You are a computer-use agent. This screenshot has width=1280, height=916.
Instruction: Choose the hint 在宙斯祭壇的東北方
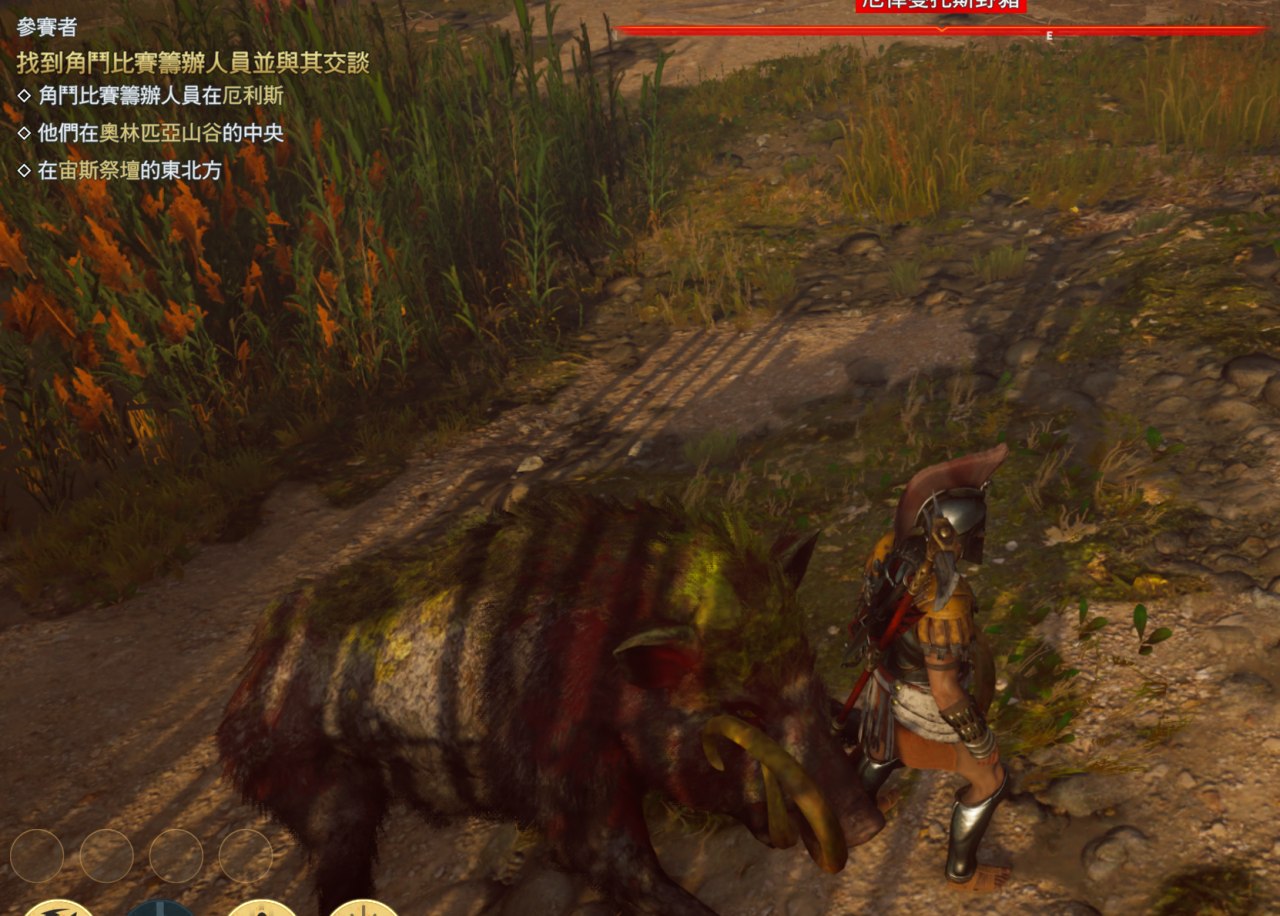[x=129, y=170]
